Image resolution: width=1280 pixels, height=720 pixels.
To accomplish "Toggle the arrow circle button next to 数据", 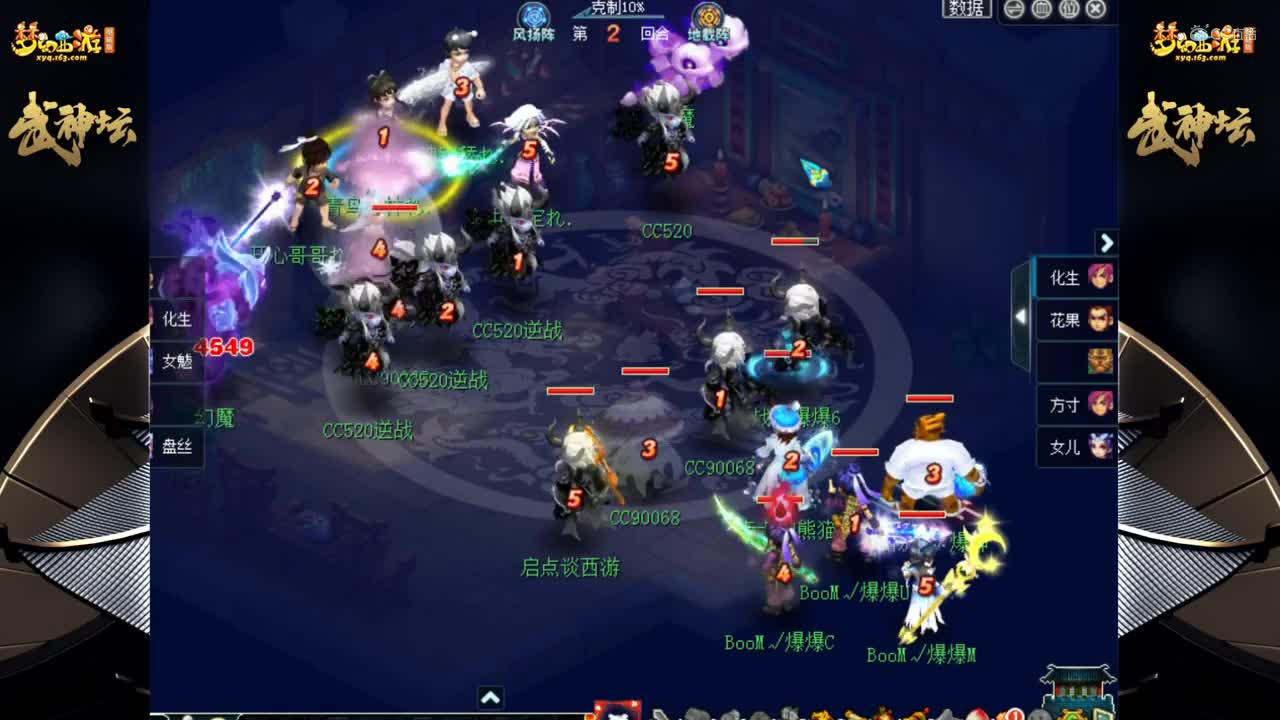I will 1013,12.
